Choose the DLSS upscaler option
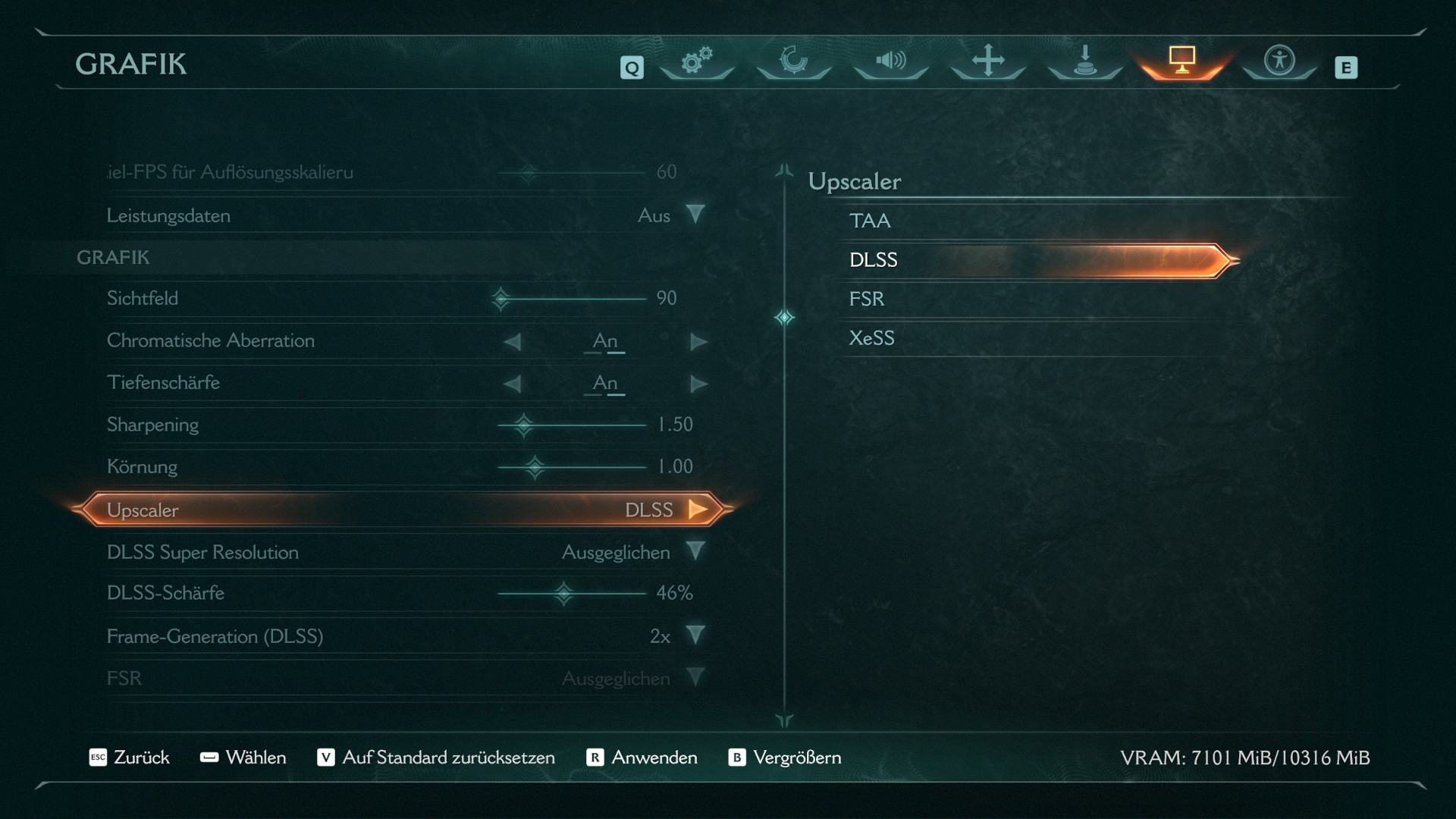 [874, 260]
